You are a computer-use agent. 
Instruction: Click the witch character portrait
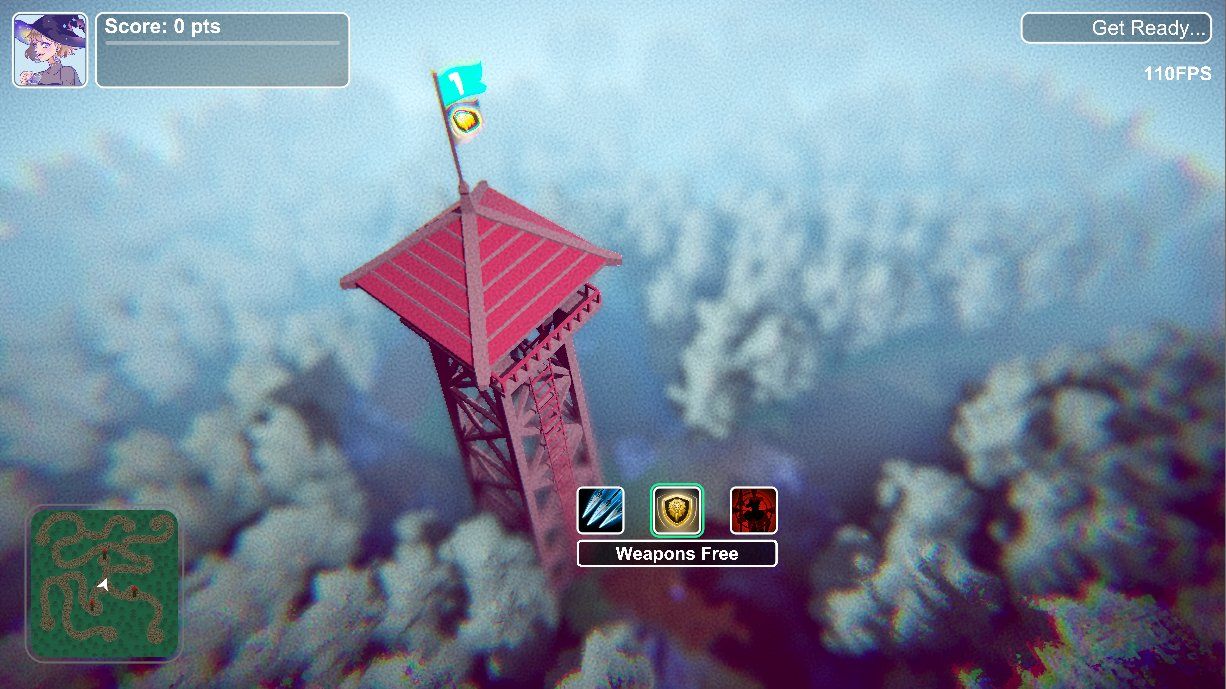point(49,50)
